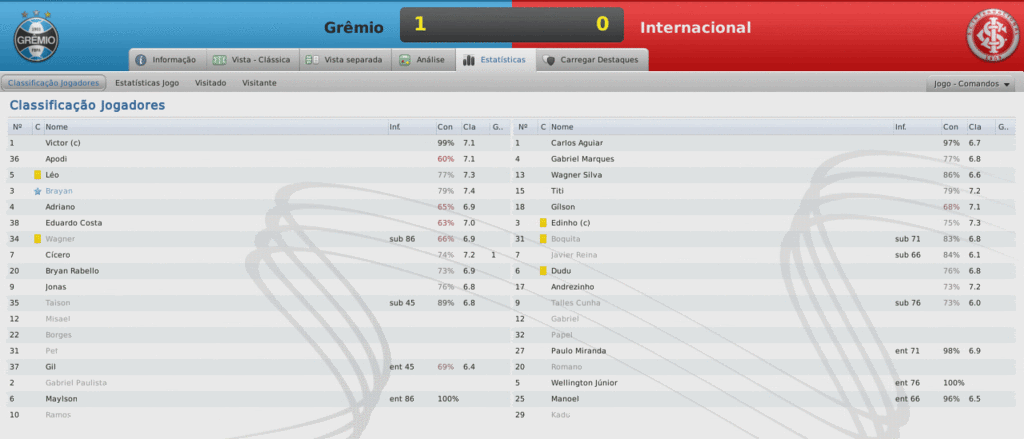Open Carregar Destaques tab
Image resolution: width=1024 pixels, height=439 pixels.
592,60
